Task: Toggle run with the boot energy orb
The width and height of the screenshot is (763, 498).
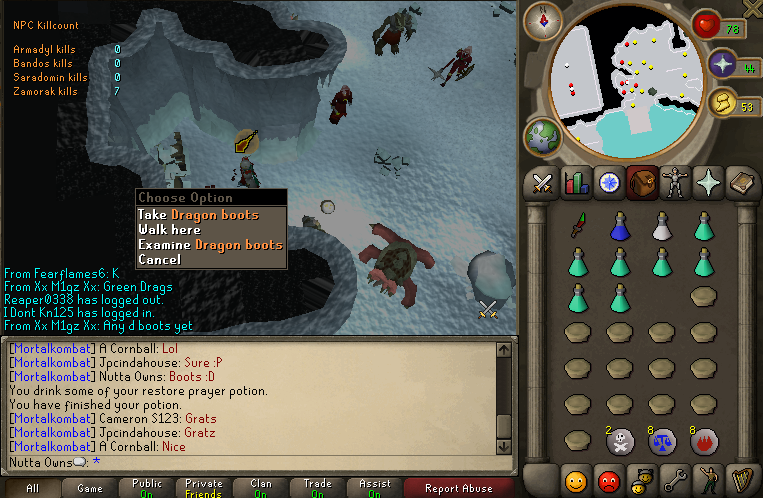Action: tap(721, 103)
